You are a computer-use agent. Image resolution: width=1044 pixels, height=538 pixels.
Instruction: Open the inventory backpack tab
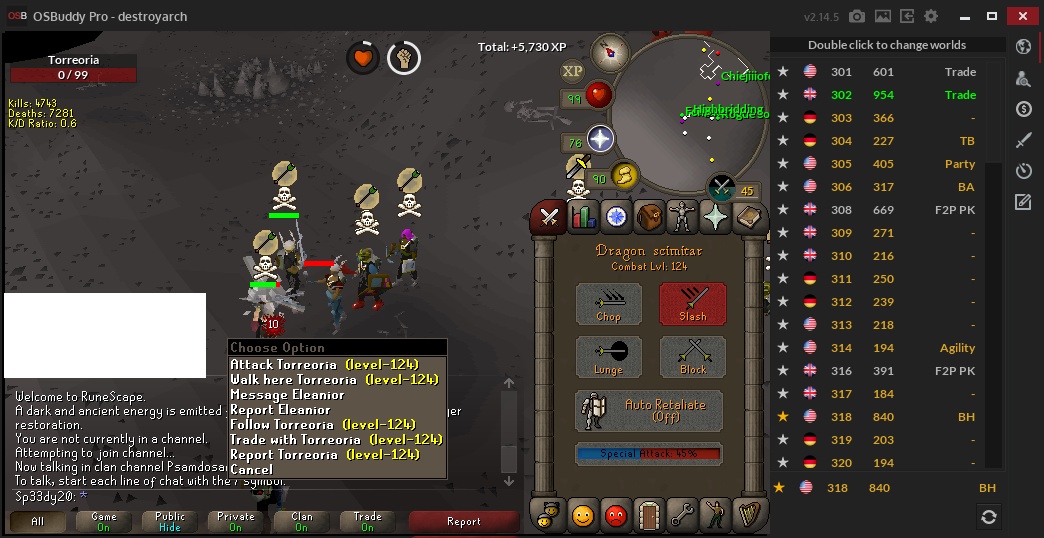click(649, 216)
